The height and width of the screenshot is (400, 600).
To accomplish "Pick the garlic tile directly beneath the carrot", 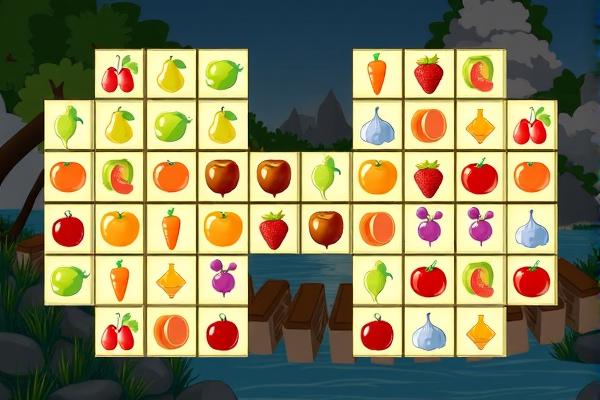I will point(377,126).
